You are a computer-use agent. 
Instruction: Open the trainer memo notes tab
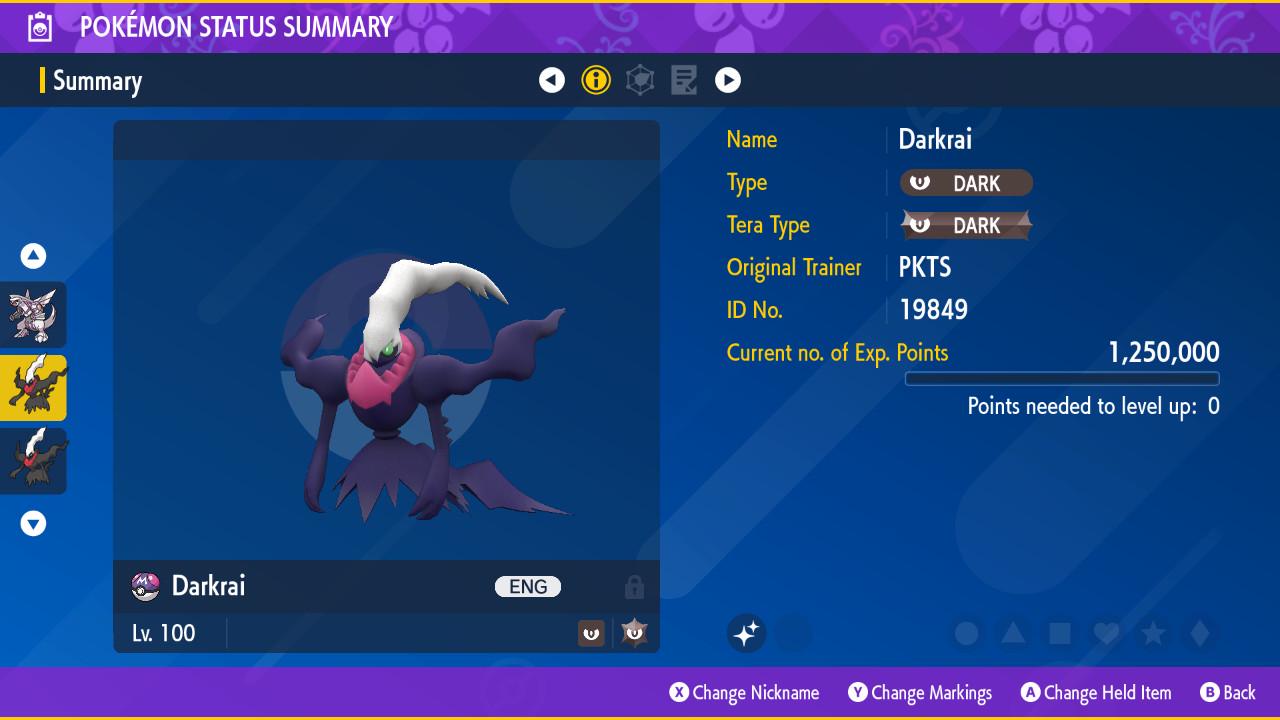684,80
